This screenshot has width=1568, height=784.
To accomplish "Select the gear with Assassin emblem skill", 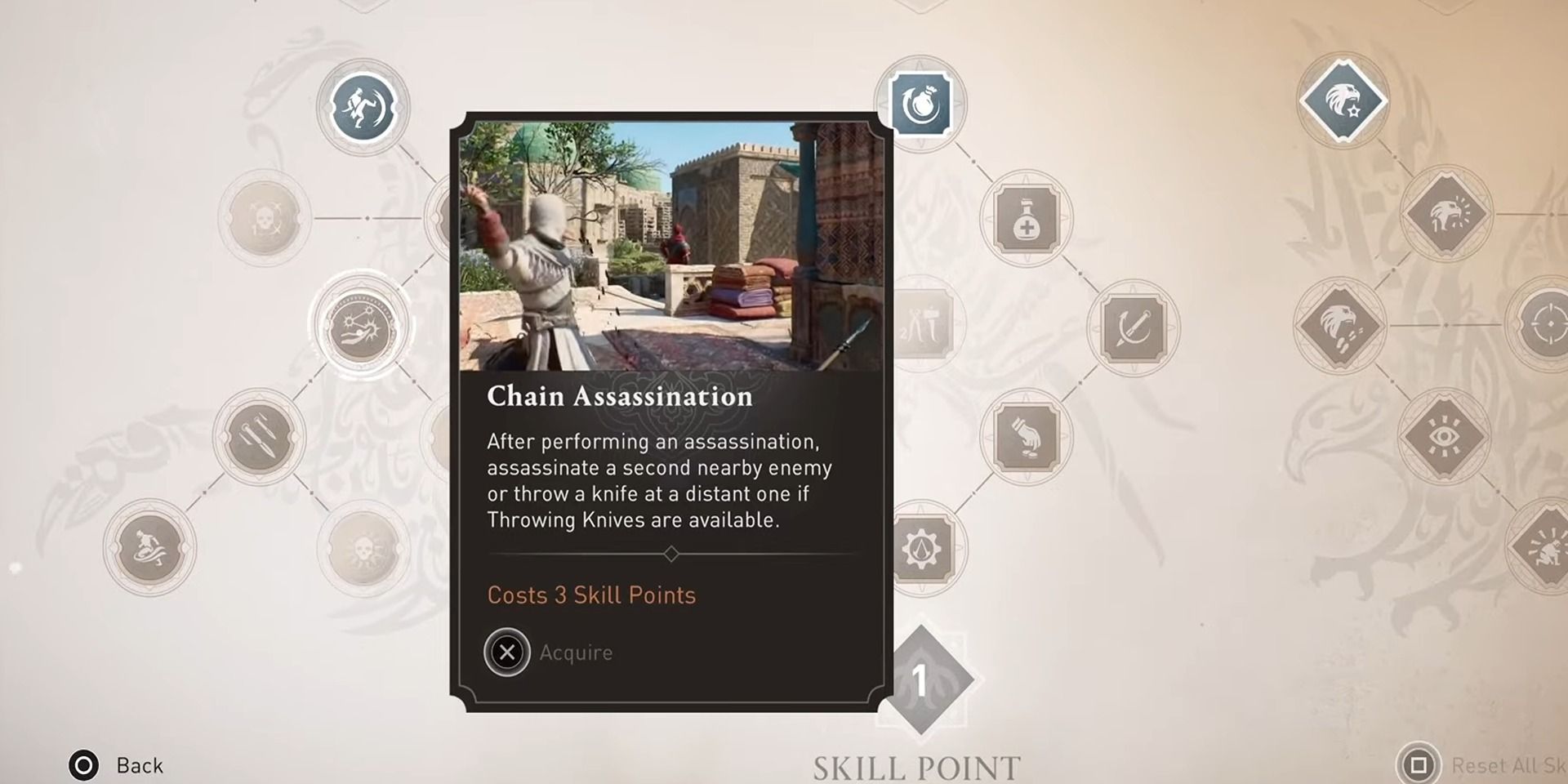I will coord(923,549).
